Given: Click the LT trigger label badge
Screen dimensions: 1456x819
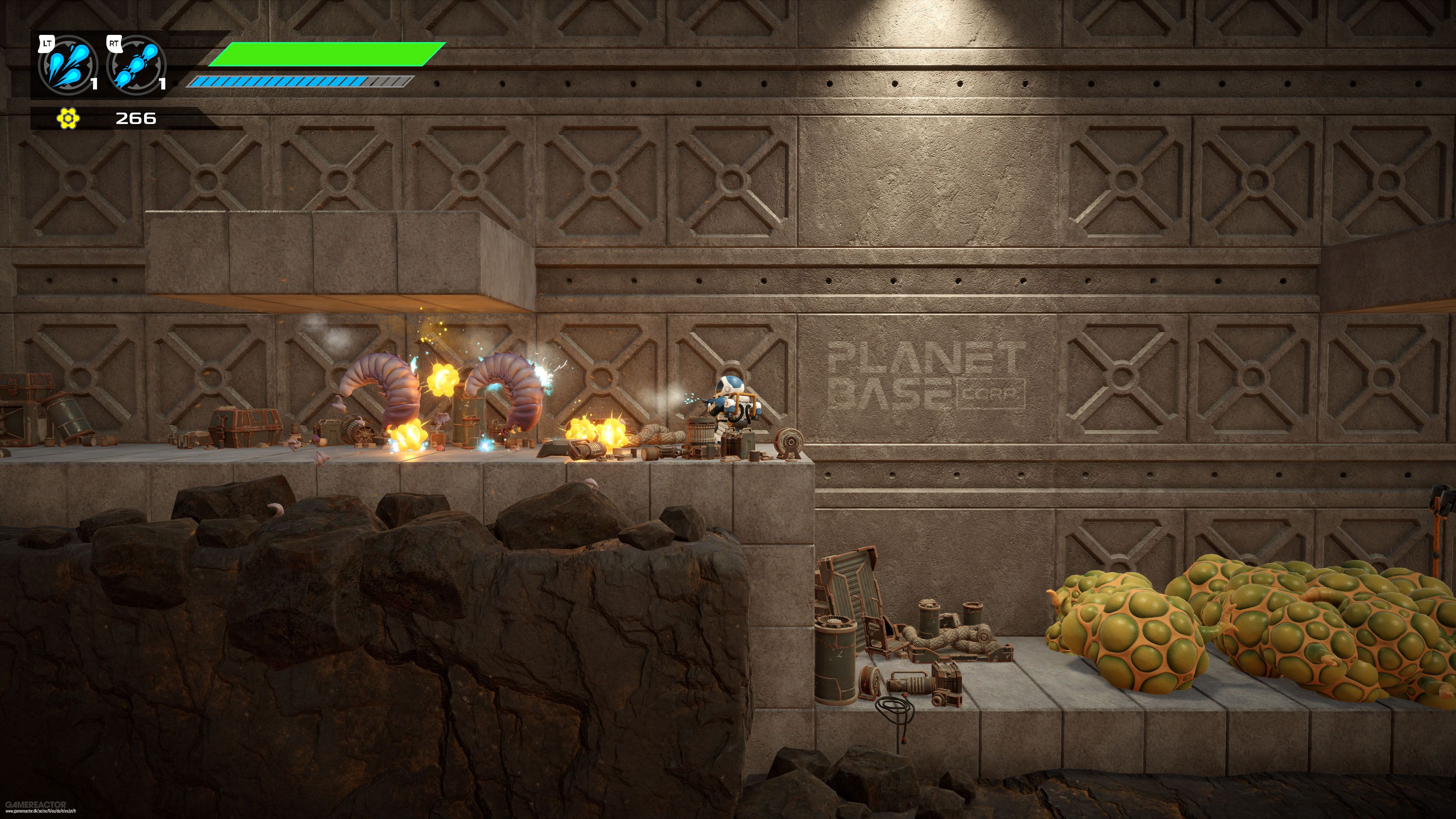Looking at the screenshot, I should [x=47, y=44].
